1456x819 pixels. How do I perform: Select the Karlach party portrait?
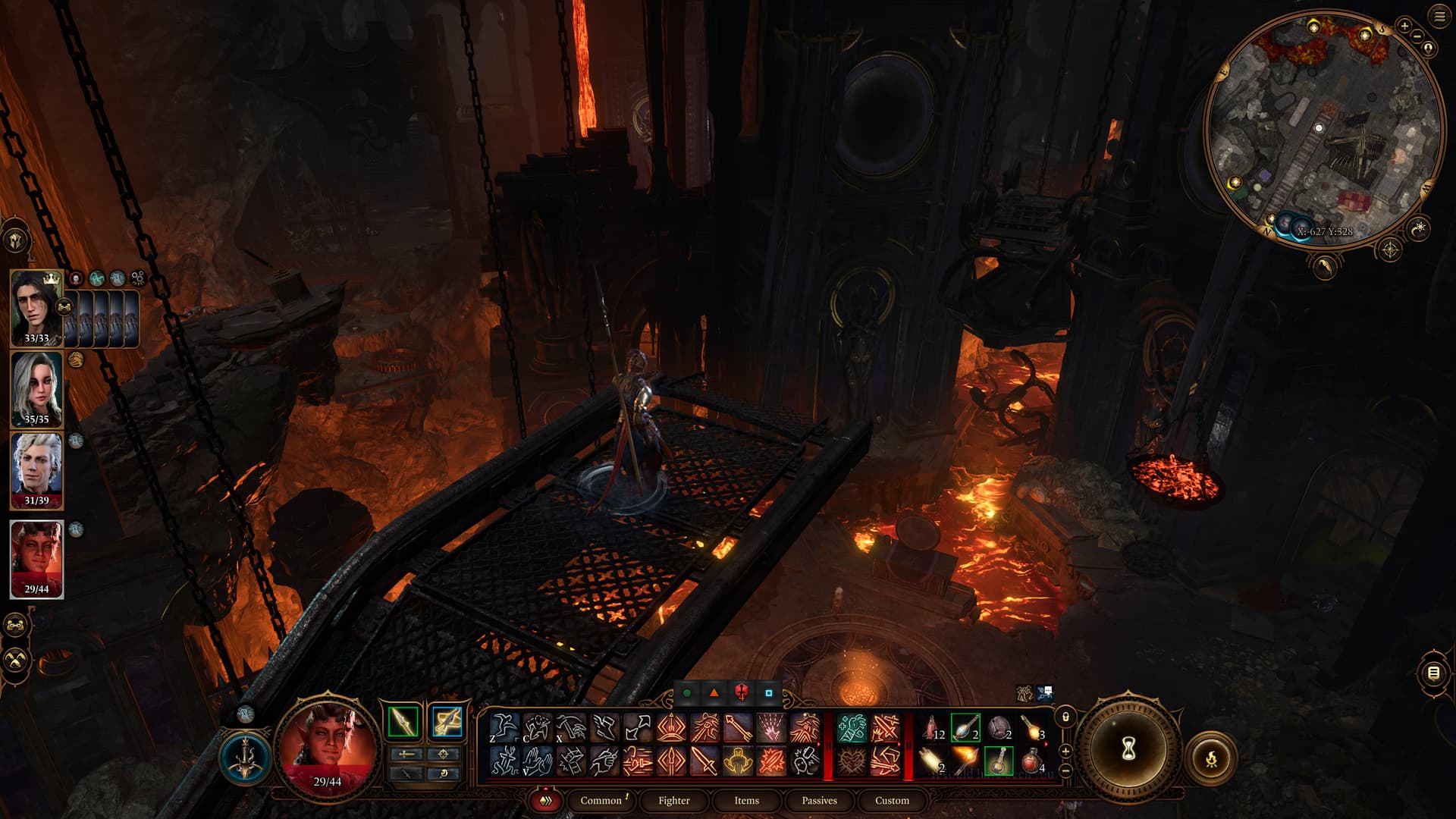[36, 558]
